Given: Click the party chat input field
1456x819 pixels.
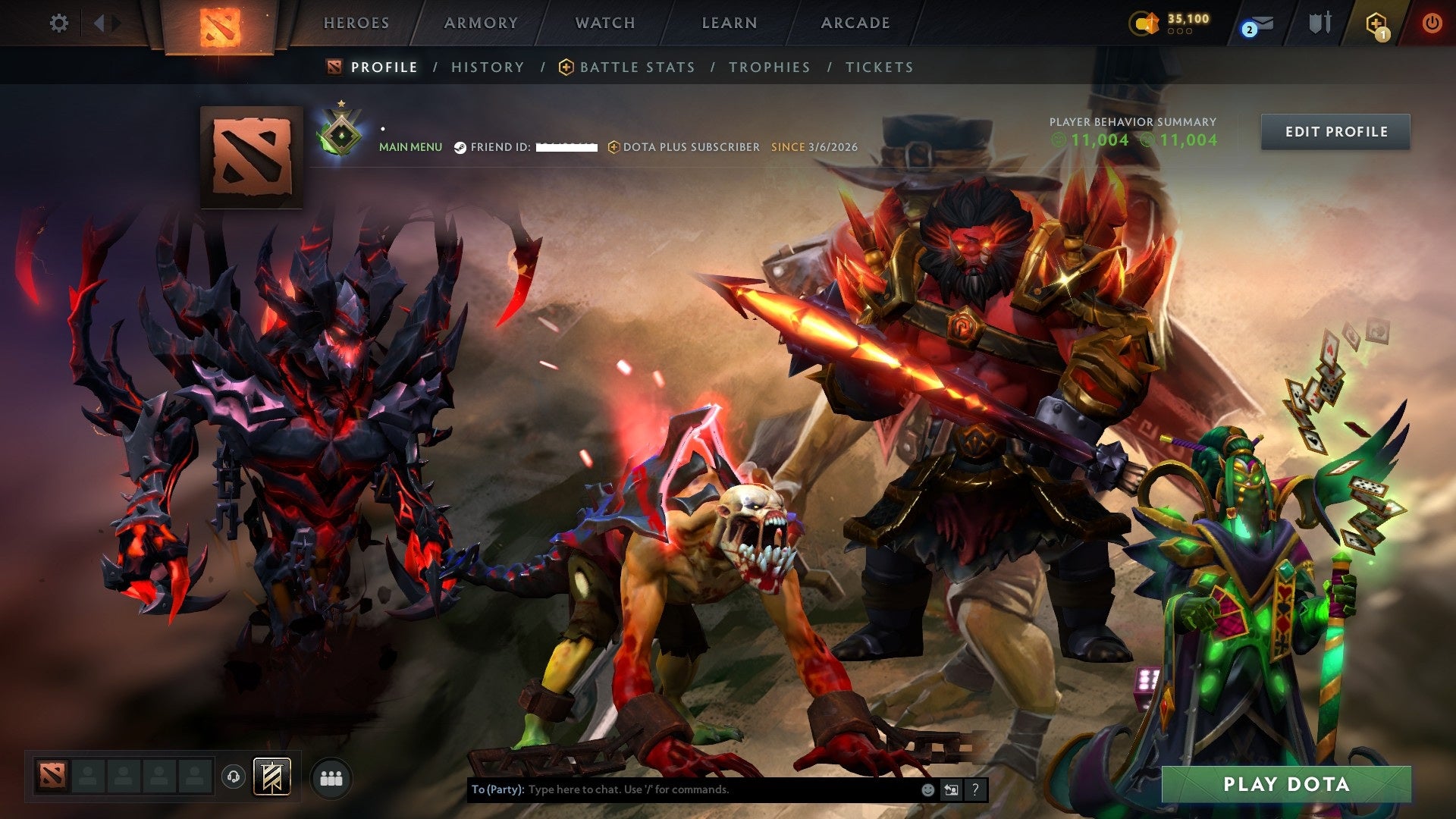Looking at the screenshot, I should [x=682, y=789].
